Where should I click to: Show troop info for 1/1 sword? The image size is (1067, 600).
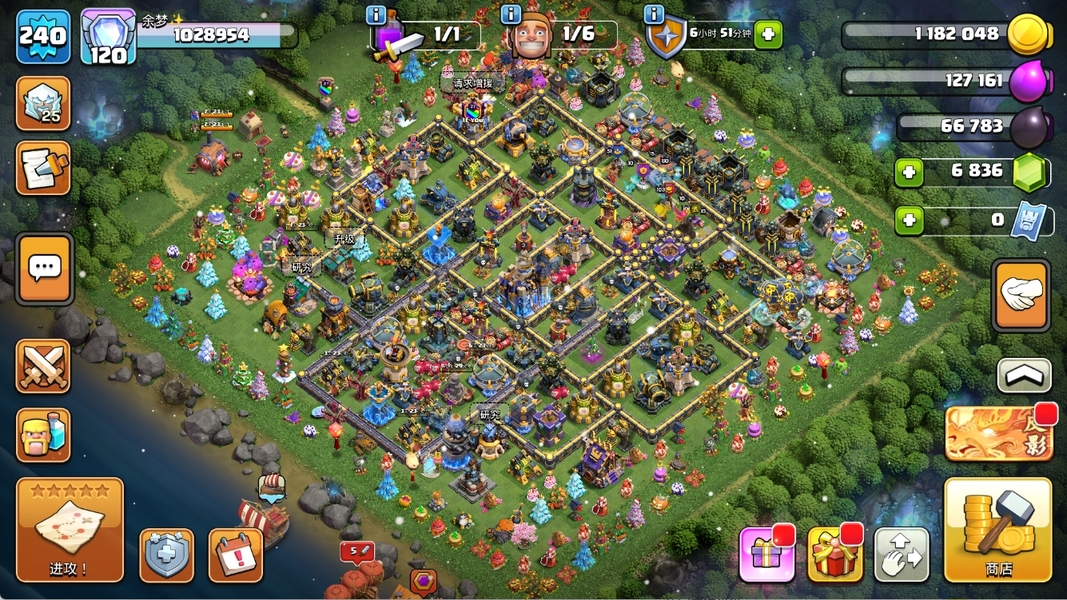pos(377,15)
